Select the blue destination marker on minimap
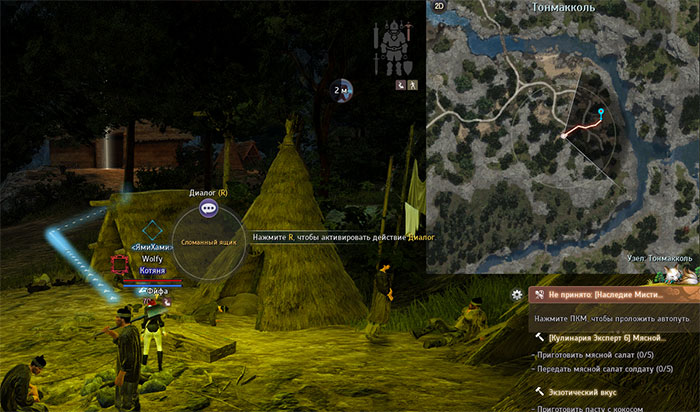 600,111
